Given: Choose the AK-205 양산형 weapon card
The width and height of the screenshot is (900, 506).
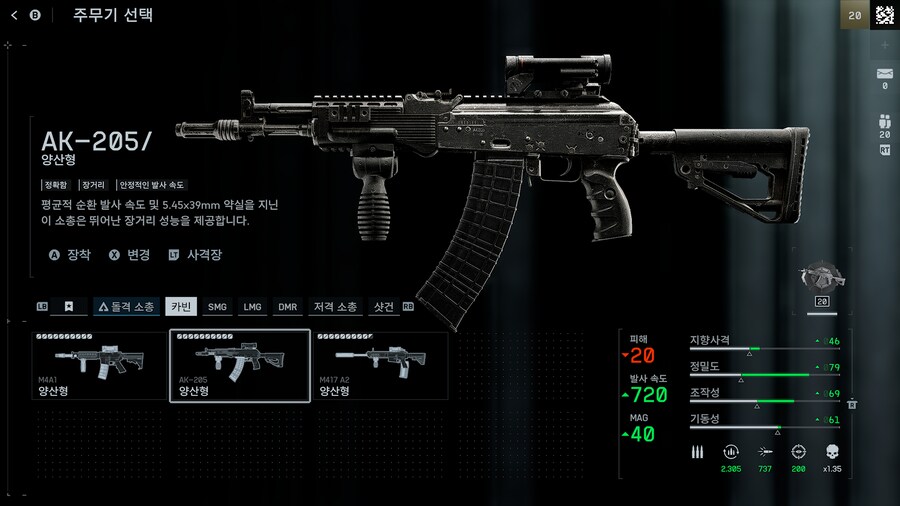Looking at the screenshot, I should point(239,366).
